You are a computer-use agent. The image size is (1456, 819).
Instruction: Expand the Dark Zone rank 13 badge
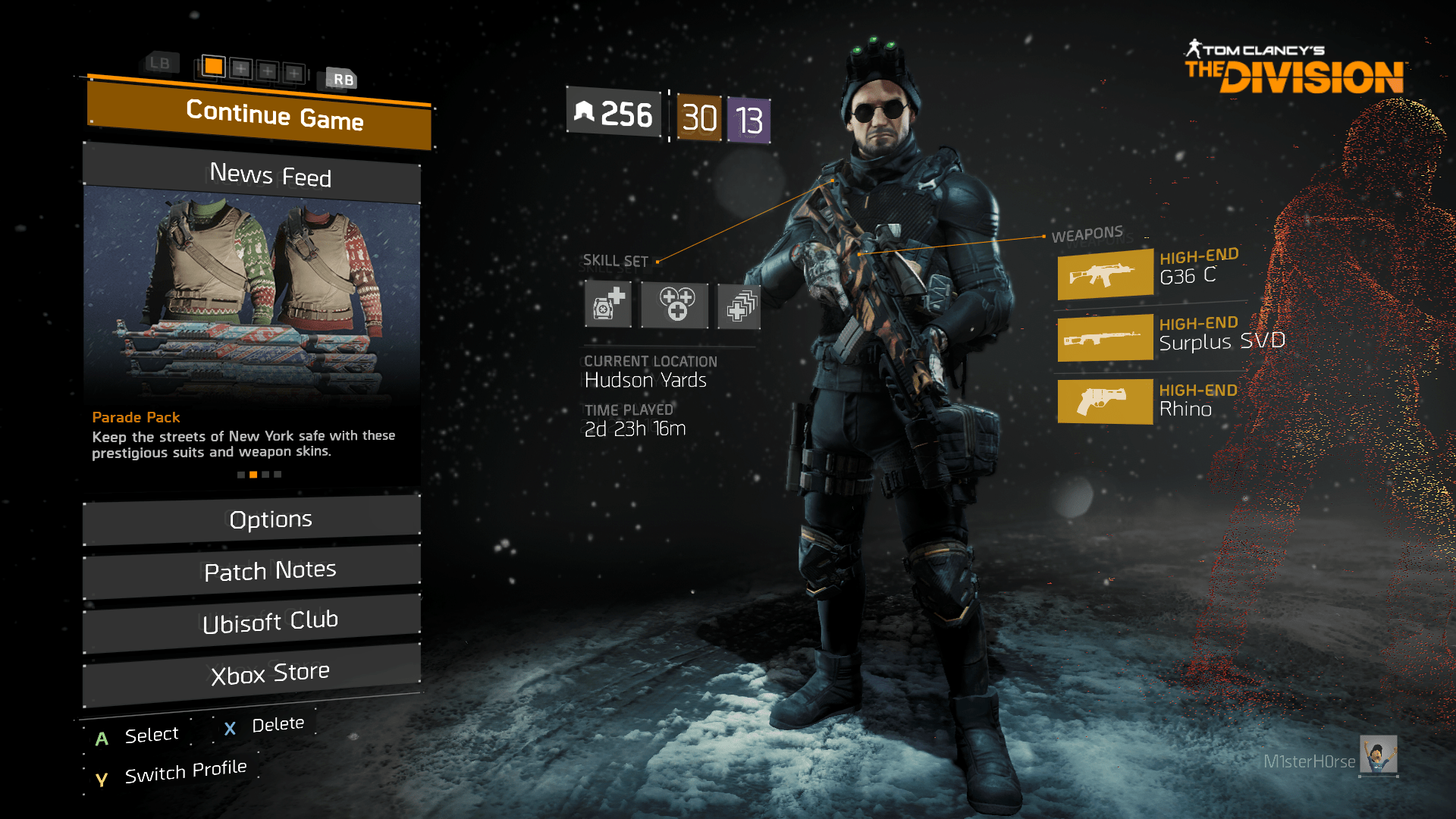click(x=748, y=119)
